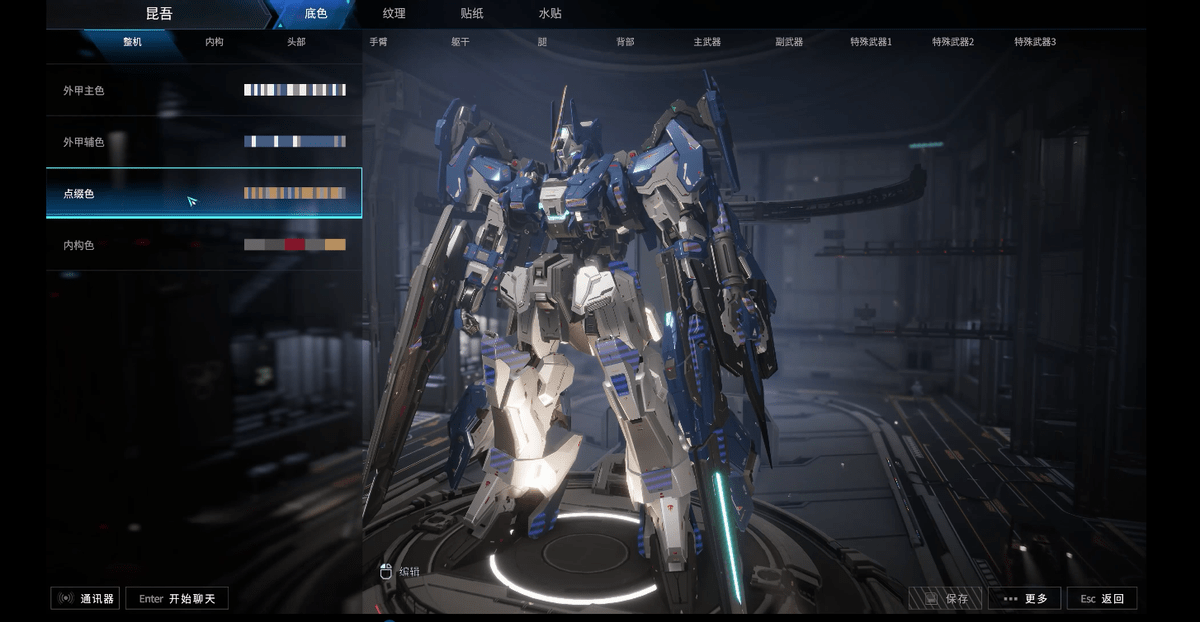This screenshot has height=622, width=1200.
Task: Select the 副武器 (secondary weapon) tab
Action: pos(789,42)
